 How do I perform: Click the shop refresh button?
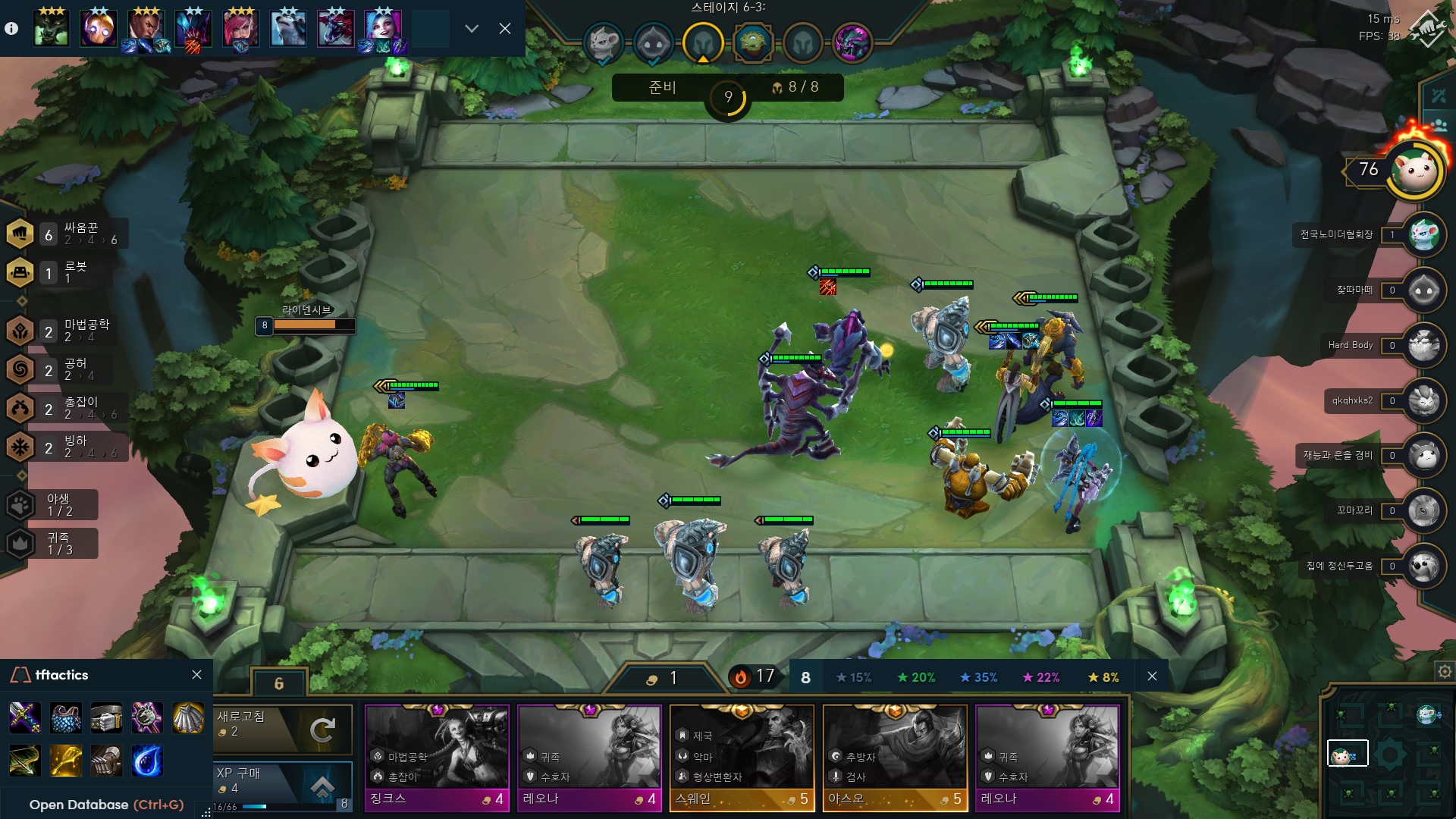[284, 729]
